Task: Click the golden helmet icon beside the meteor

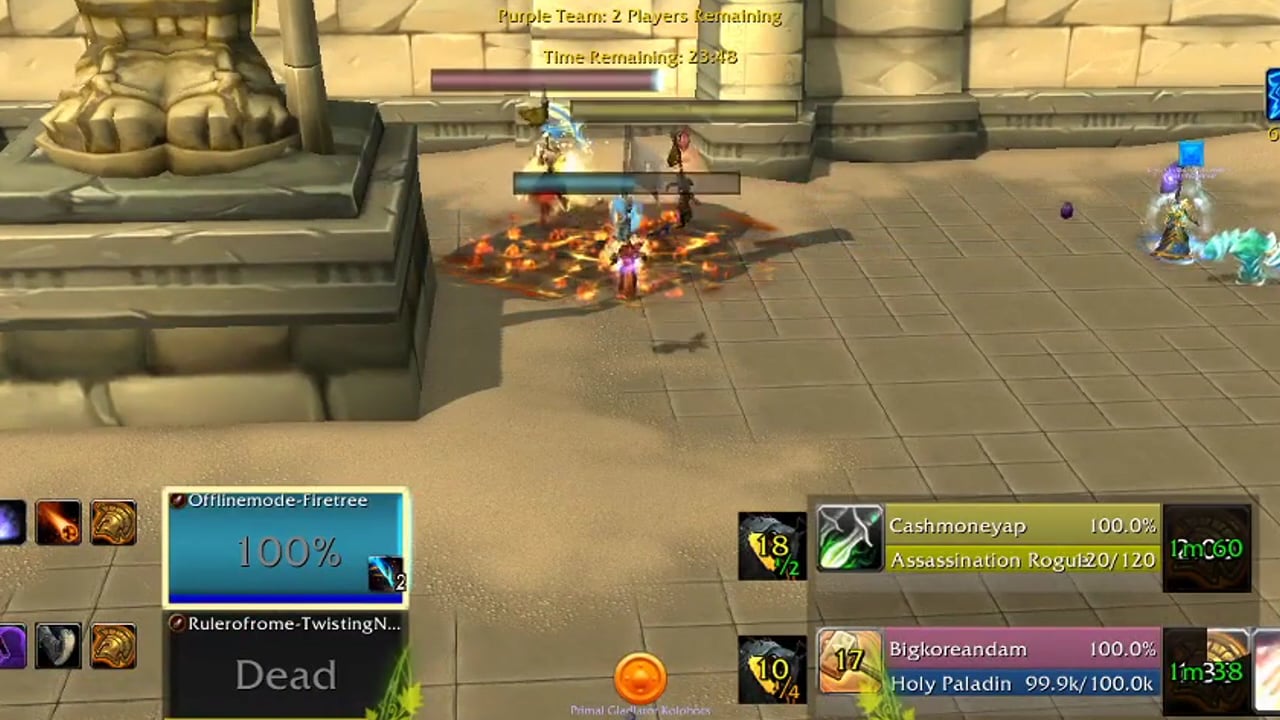Action: pyautogui.click(x=113, y=523)
